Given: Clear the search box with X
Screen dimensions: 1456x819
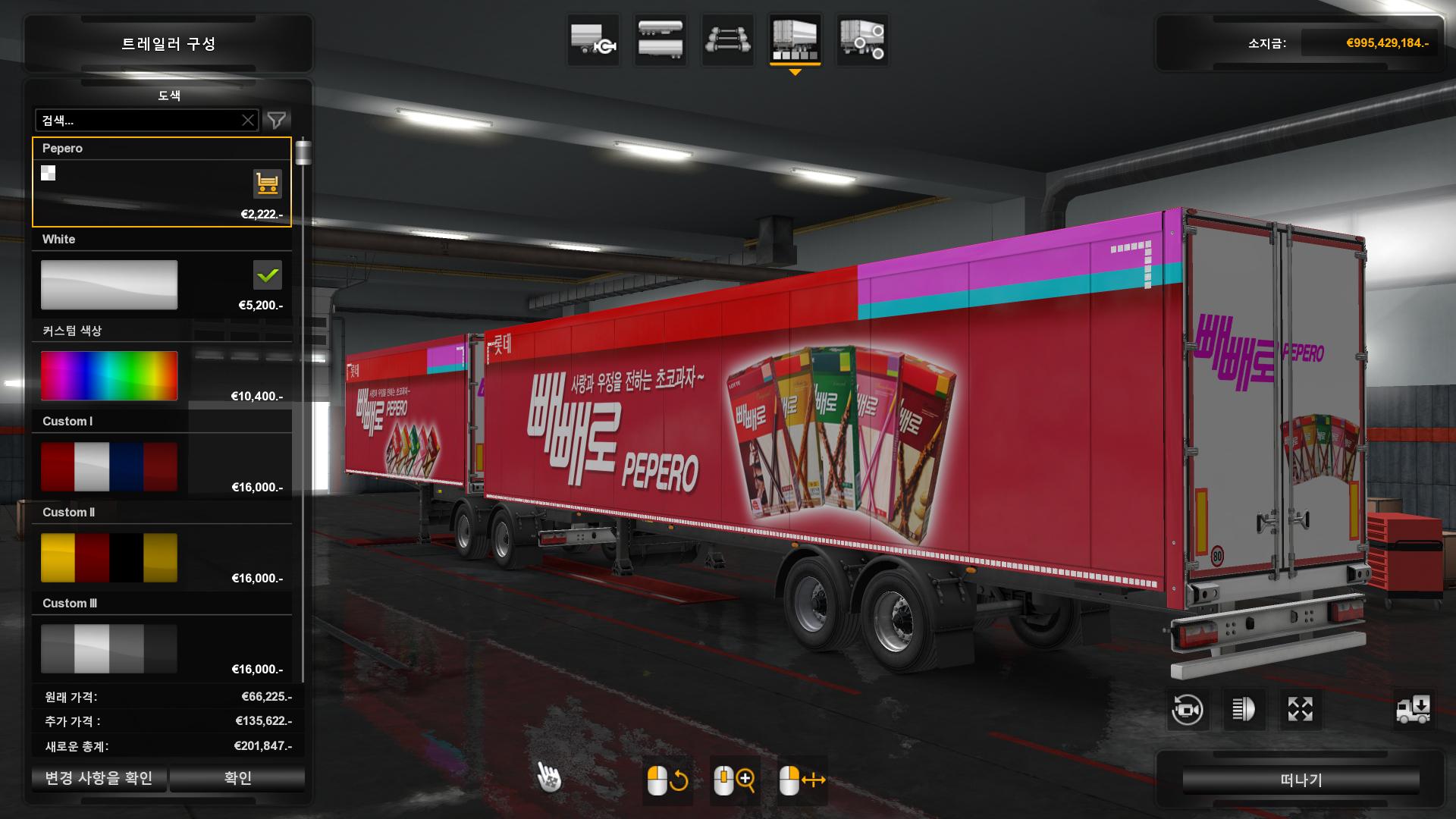Looking at the screenshot, I should tap(248, 121).
